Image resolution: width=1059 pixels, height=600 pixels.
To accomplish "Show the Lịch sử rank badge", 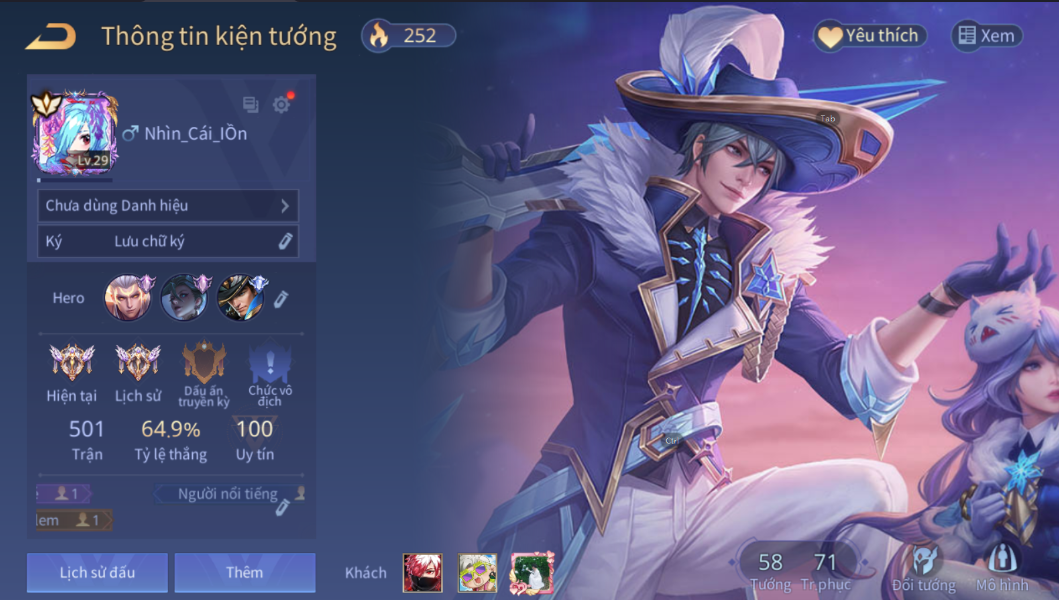I will pyautogui.click(x=137, y=364).
